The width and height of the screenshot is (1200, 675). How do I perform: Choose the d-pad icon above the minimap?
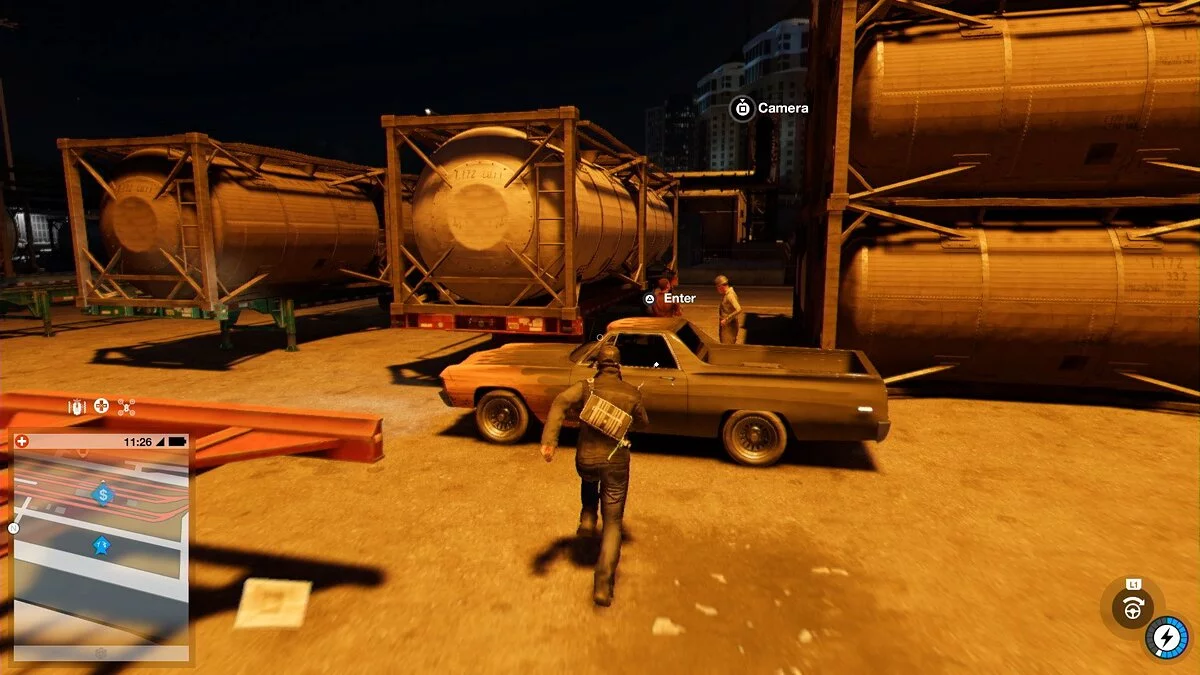[x=102, y=407]
